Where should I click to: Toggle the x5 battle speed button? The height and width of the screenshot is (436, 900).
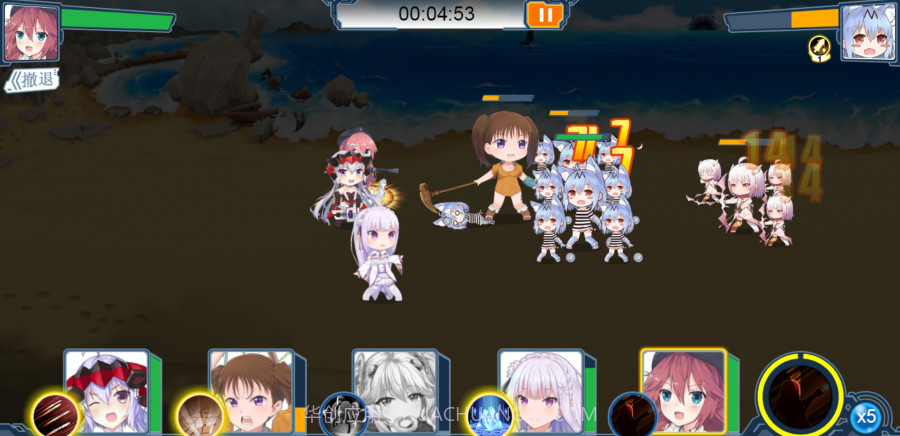(866, 415)
